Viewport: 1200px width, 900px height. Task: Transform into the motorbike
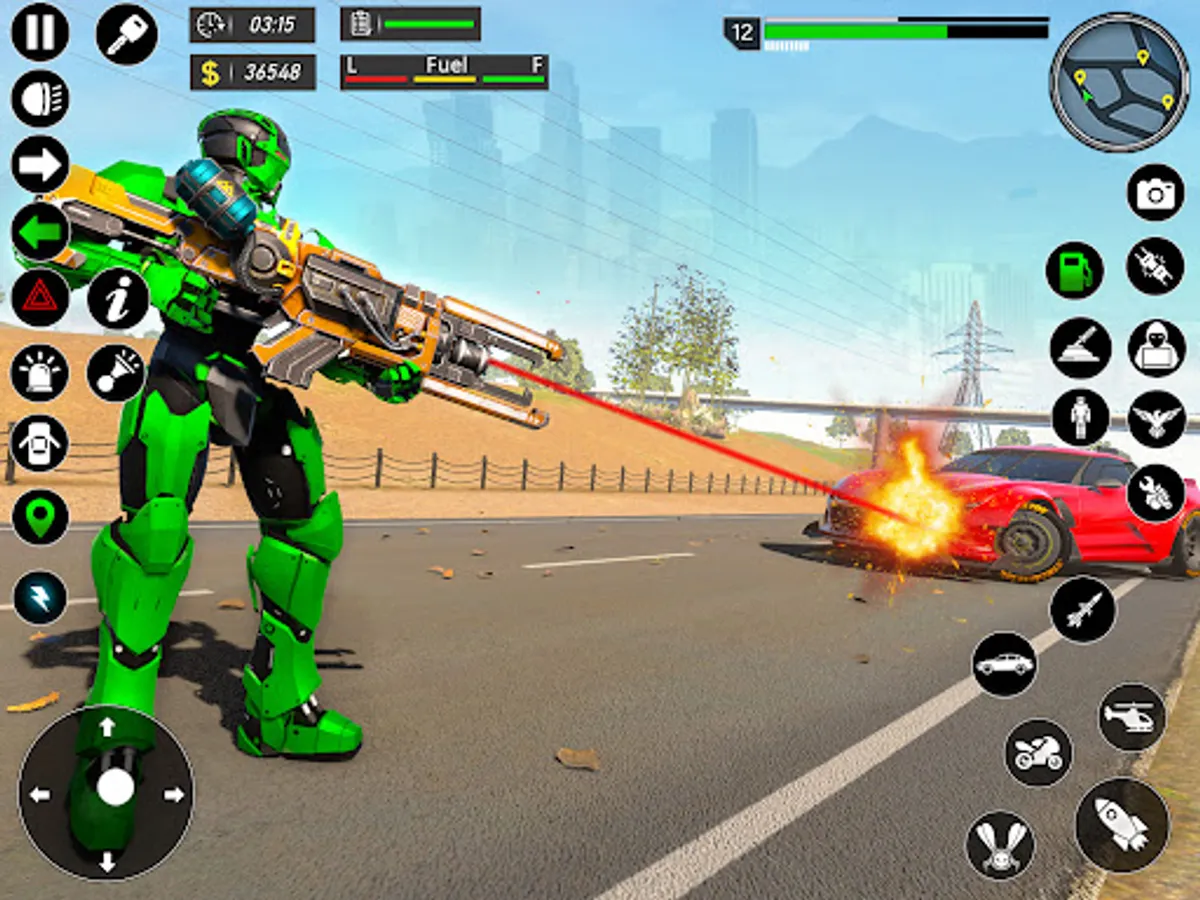pyautogui.click(x=1038, y=752)
